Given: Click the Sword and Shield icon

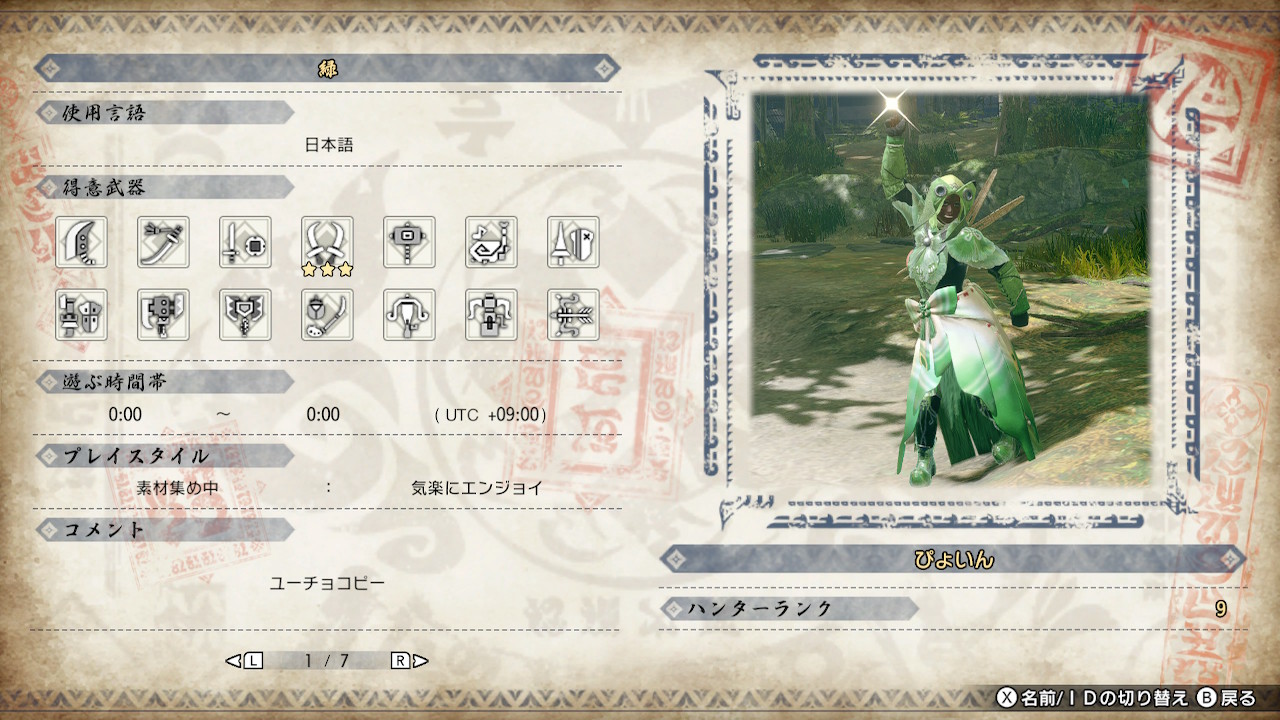Looking at the screenshot, I should 246,242.
